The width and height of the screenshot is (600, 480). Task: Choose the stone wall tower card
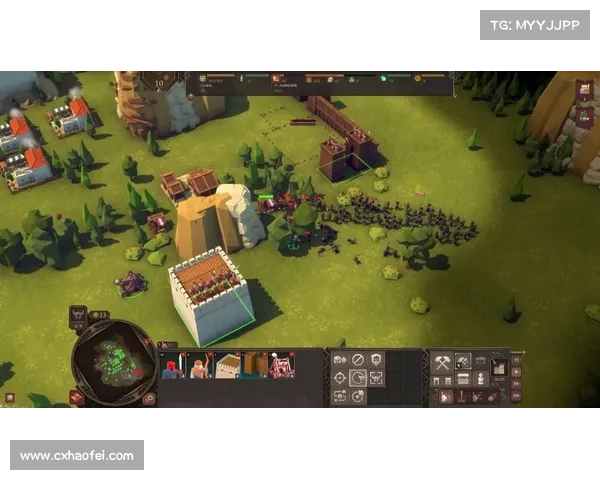tap(228, 366)
